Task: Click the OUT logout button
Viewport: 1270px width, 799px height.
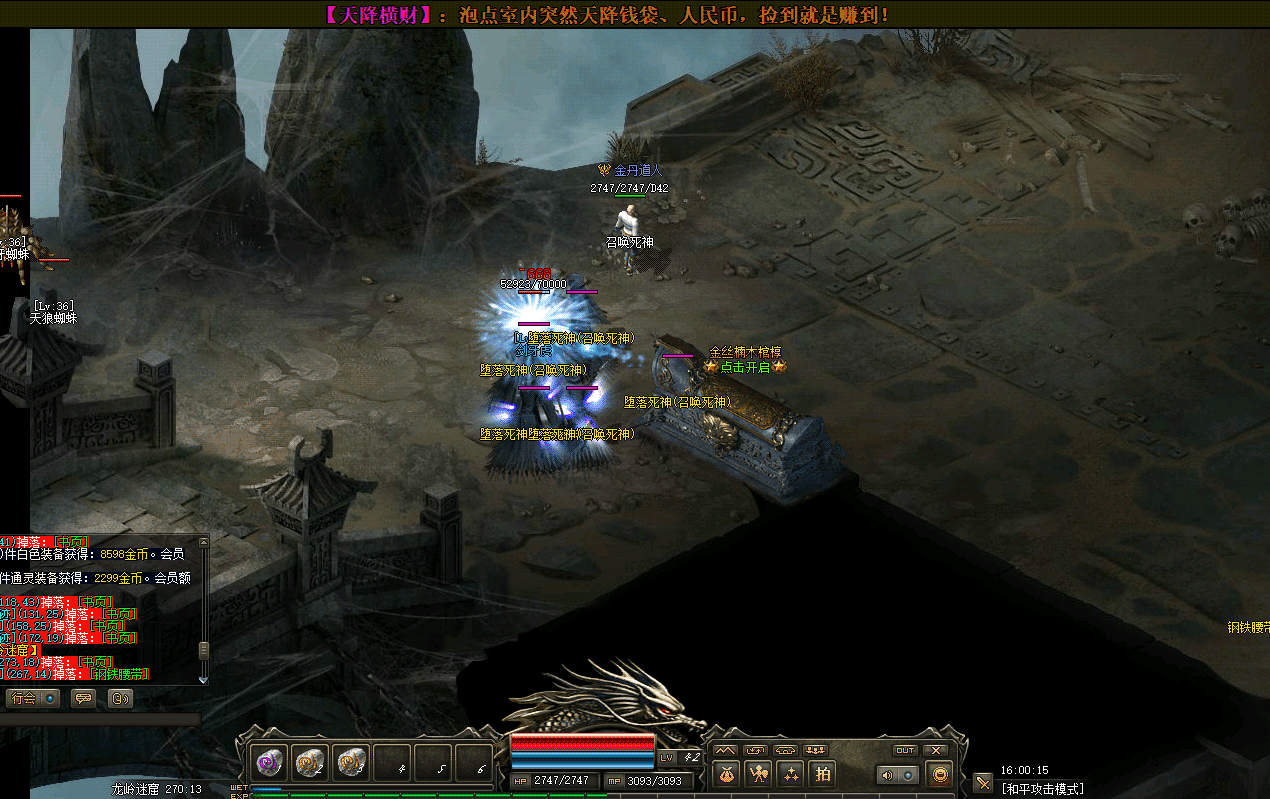Action: click(905, 750)
